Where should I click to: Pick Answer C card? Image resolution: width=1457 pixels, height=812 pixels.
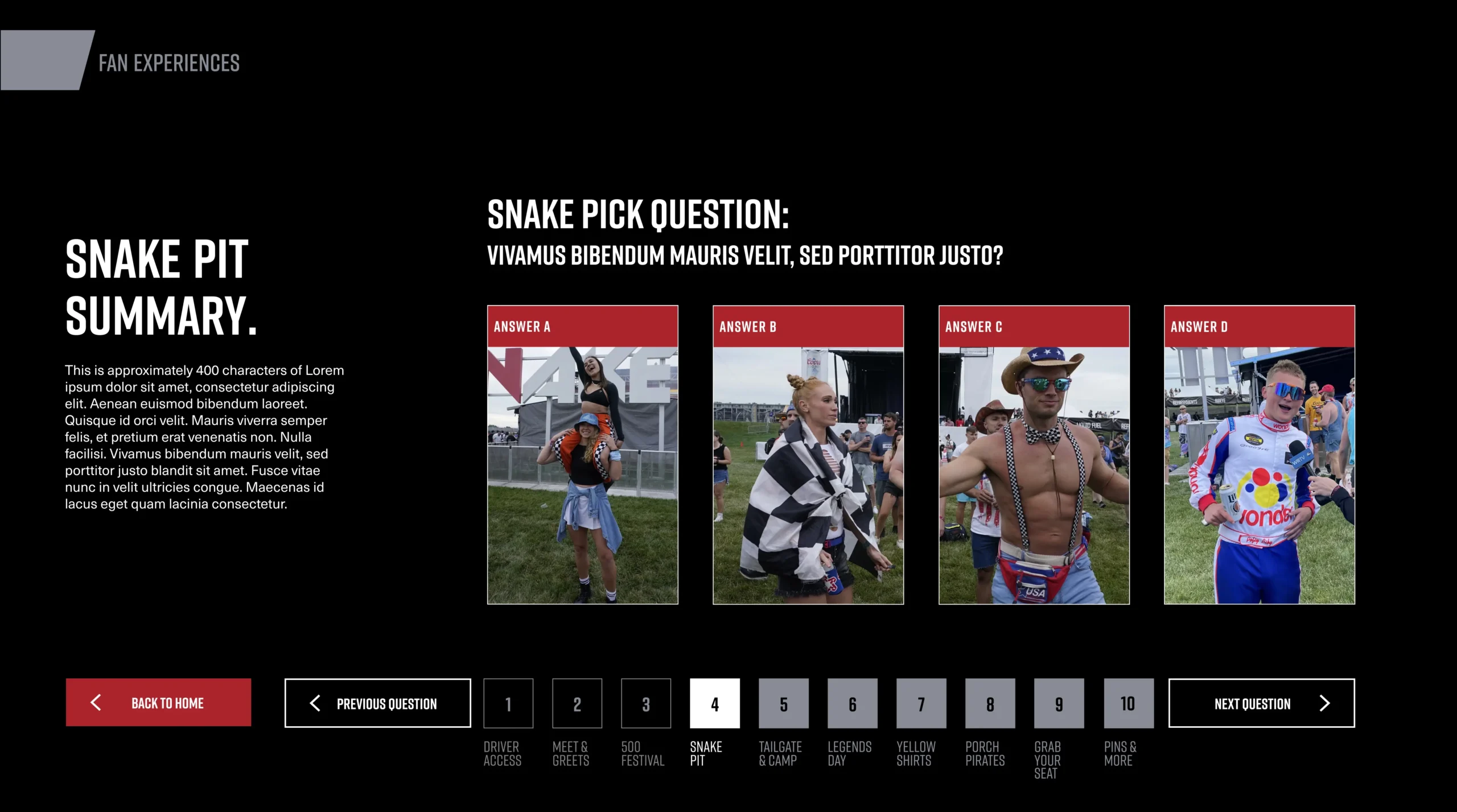pos(1034,455)
